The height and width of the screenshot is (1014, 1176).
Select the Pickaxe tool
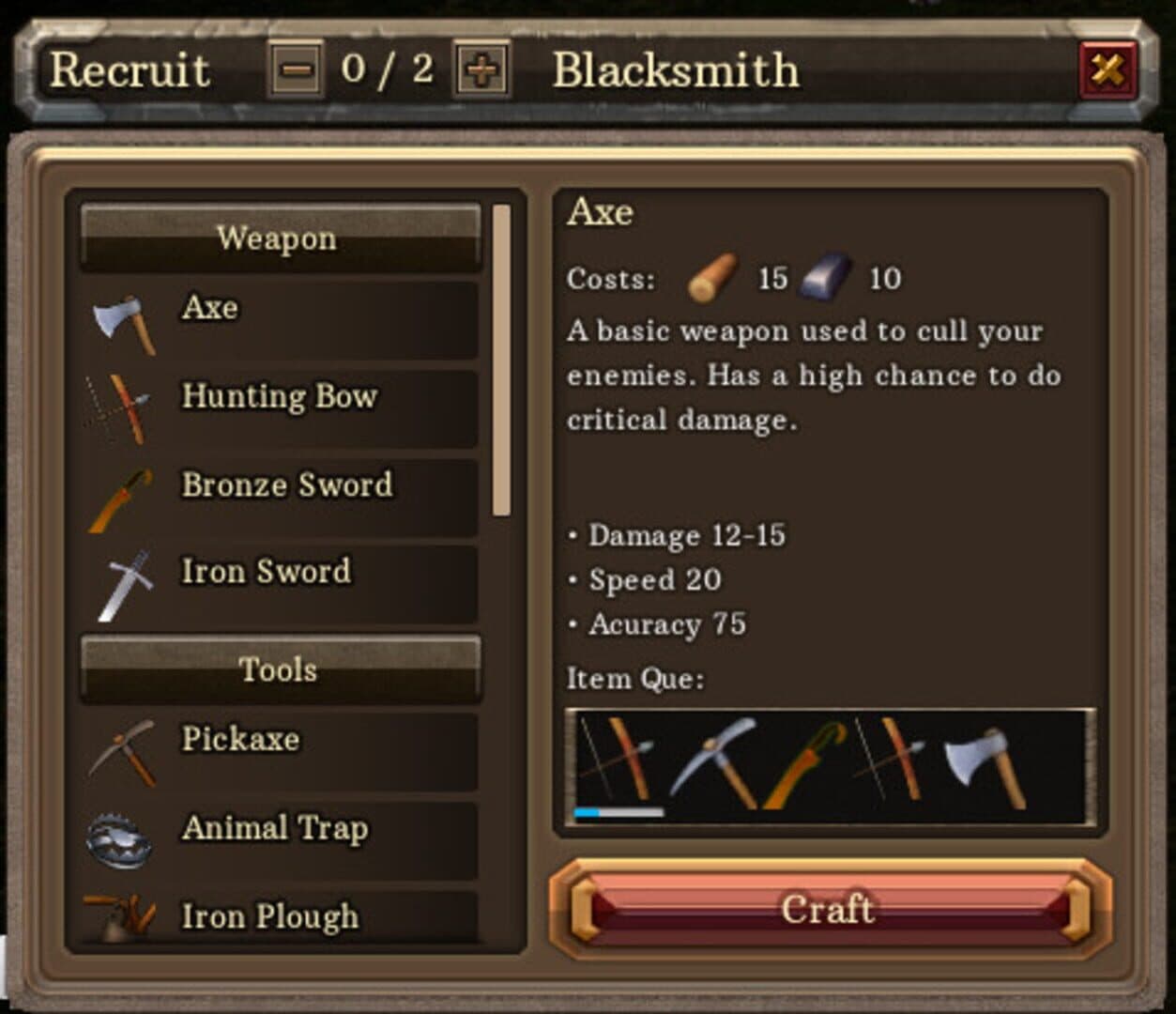tap(280, 751)
